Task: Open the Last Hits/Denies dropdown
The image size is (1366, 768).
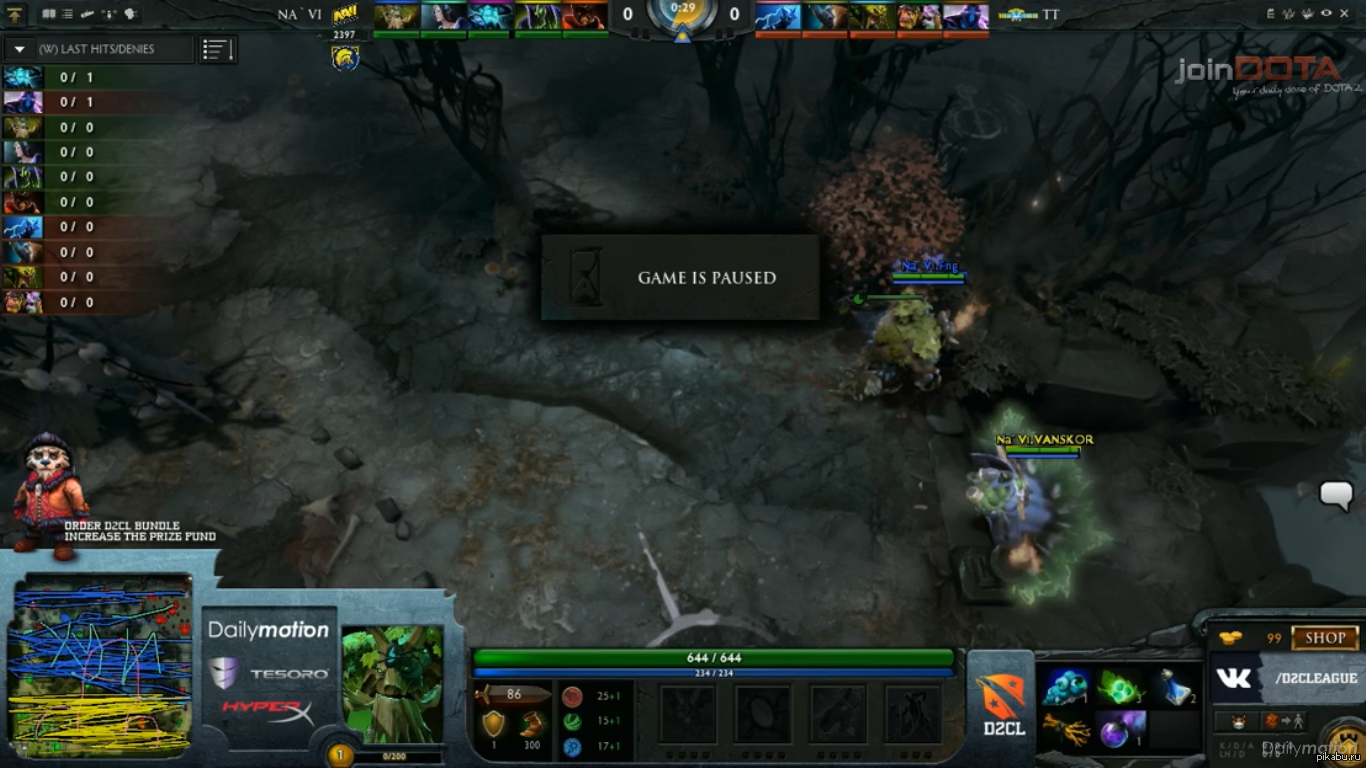Action: pos(20,49)
